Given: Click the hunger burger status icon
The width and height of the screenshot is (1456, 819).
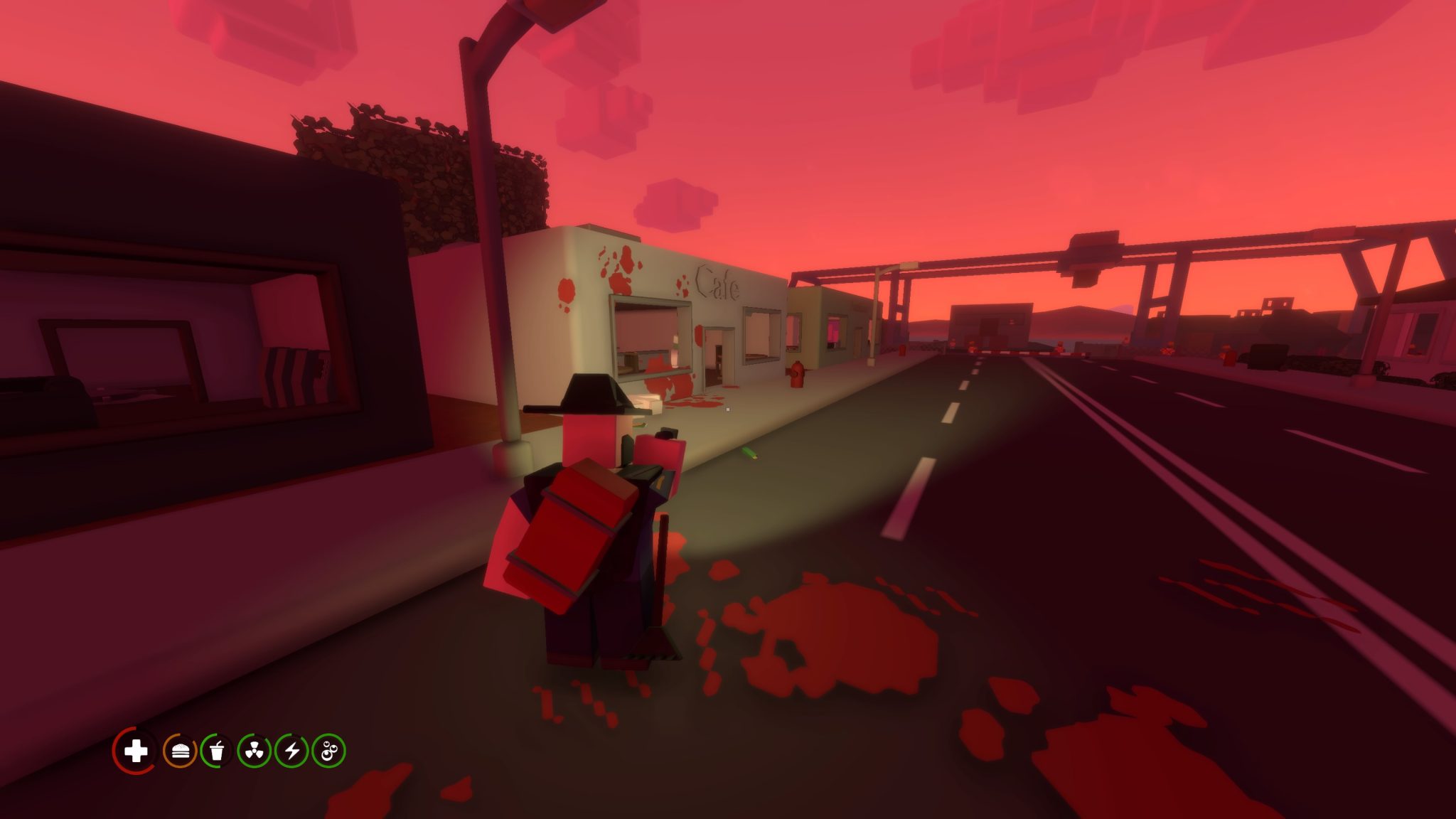Looking at the screenshot, I should pyautogui.click(x=181, y=752).
